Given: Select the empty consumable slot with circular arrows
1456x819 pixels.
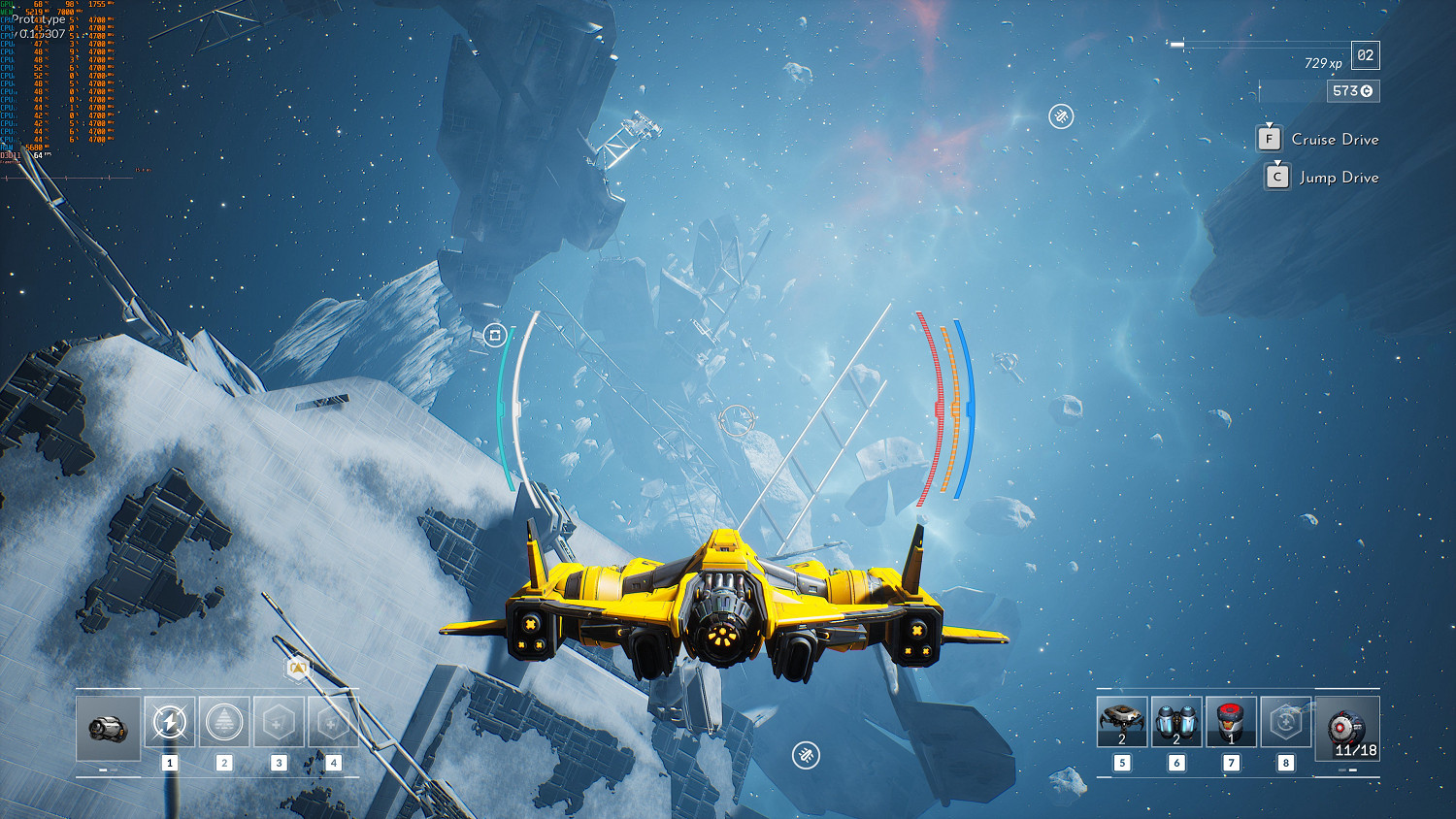Looking at the screenshot, I should [1285, 722].
